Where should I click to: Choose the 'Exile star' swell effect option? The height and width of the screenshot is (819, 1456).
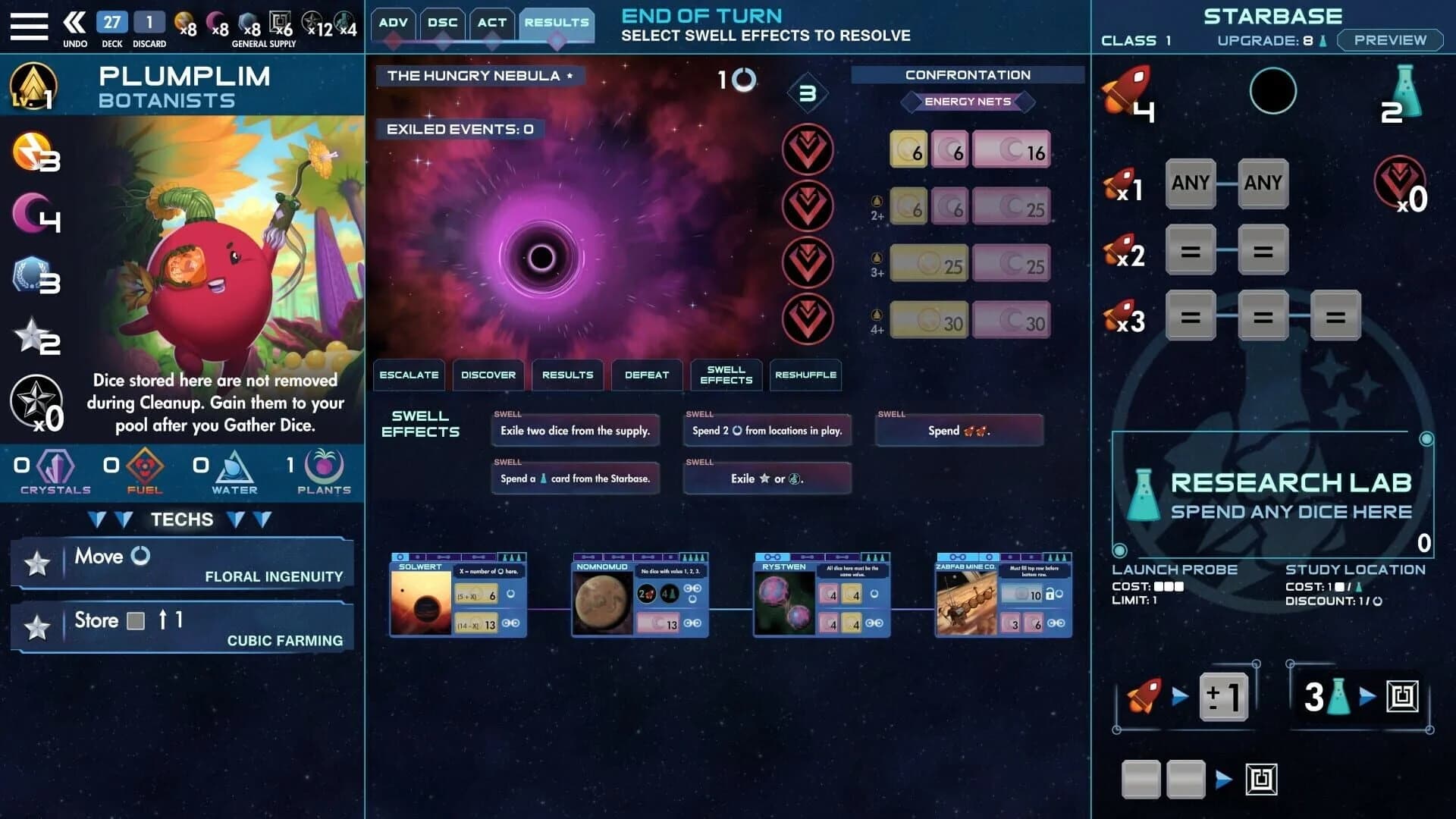pyautogui.click(x=767, y=478)
